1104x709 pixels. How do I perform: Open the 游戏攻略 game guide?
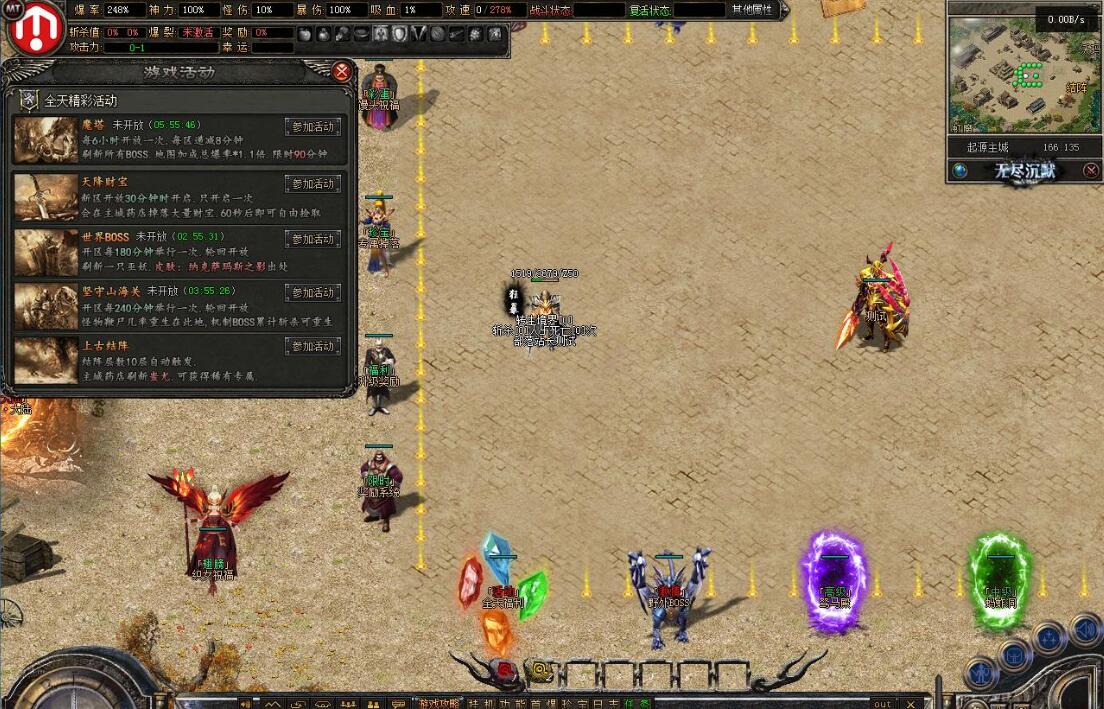(x=437, y=703)
